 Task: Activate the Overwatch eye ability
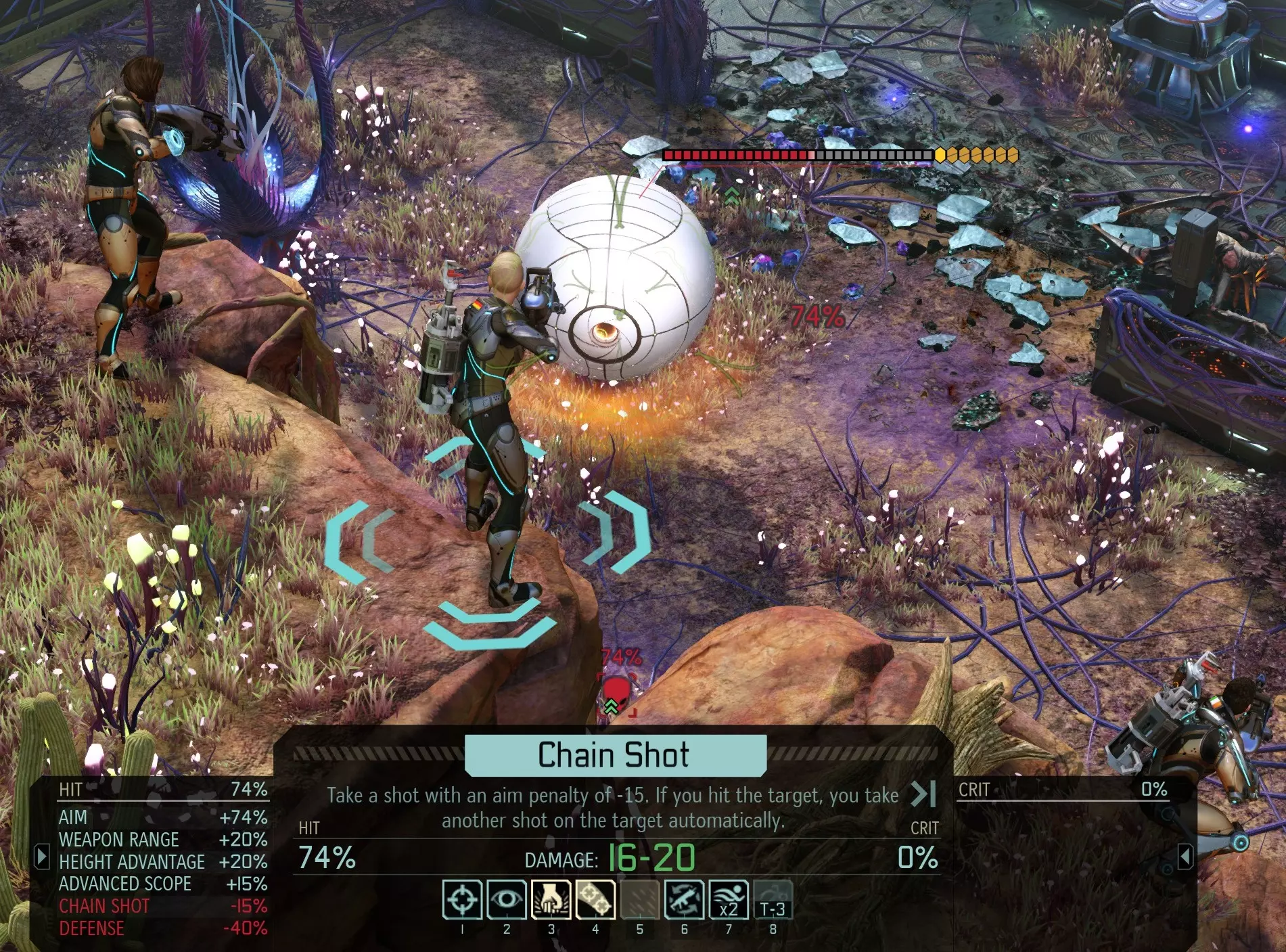[506, 900]
